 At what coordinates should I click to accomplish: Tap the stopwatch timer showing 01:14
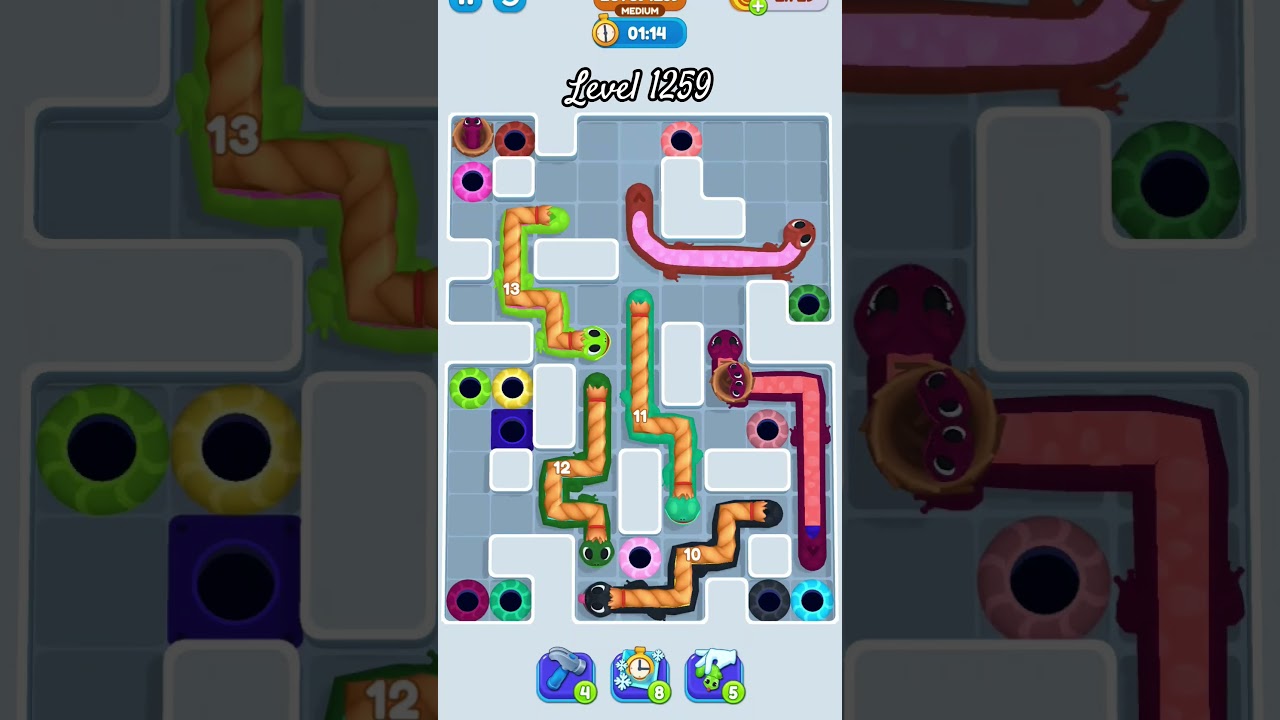640,32
